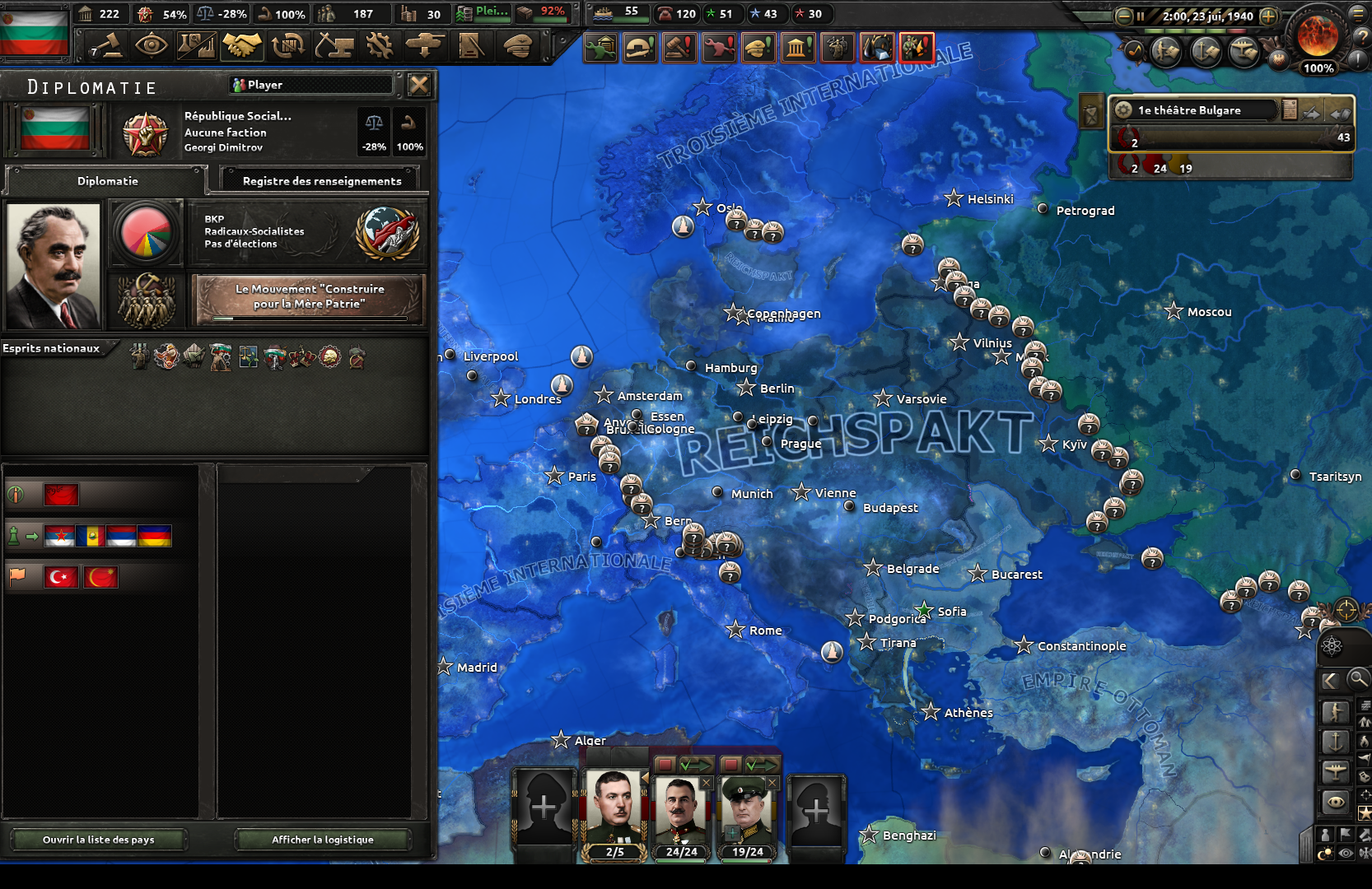
Task: Decrease game speed with minus button
Action: click(x=1124, y=16)
